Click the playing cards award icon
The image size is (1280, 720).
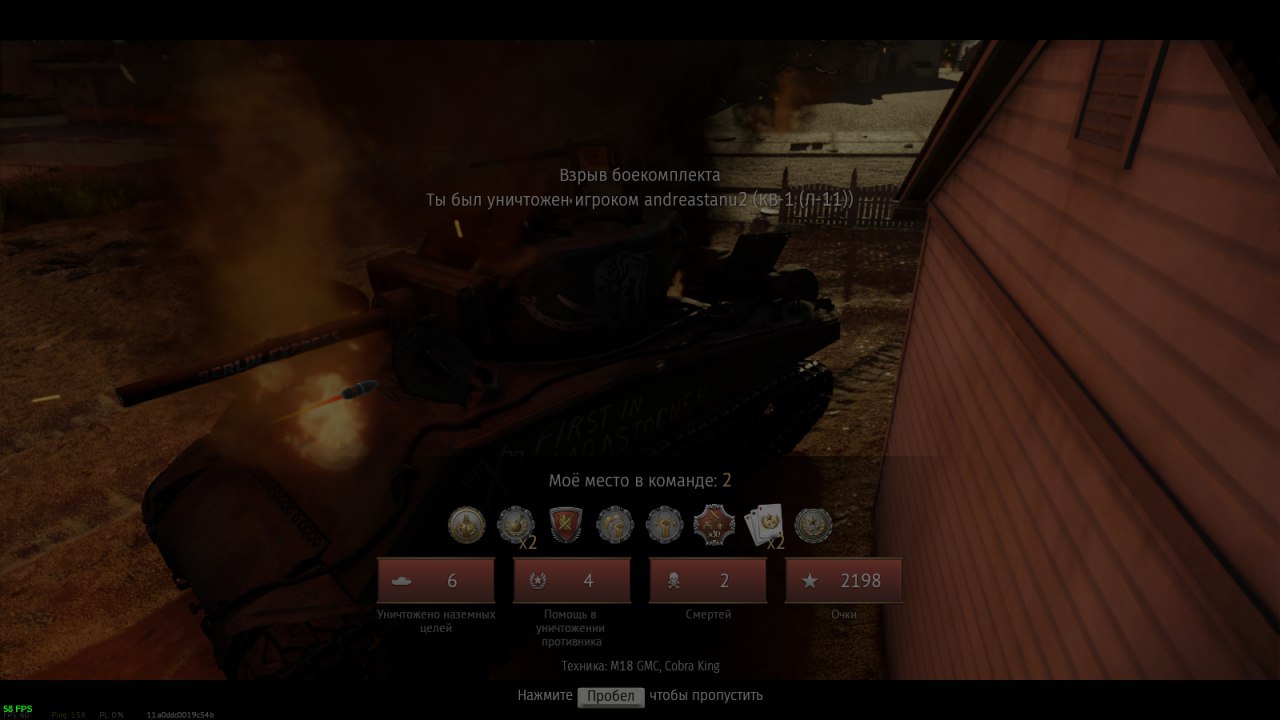point(764,525)
